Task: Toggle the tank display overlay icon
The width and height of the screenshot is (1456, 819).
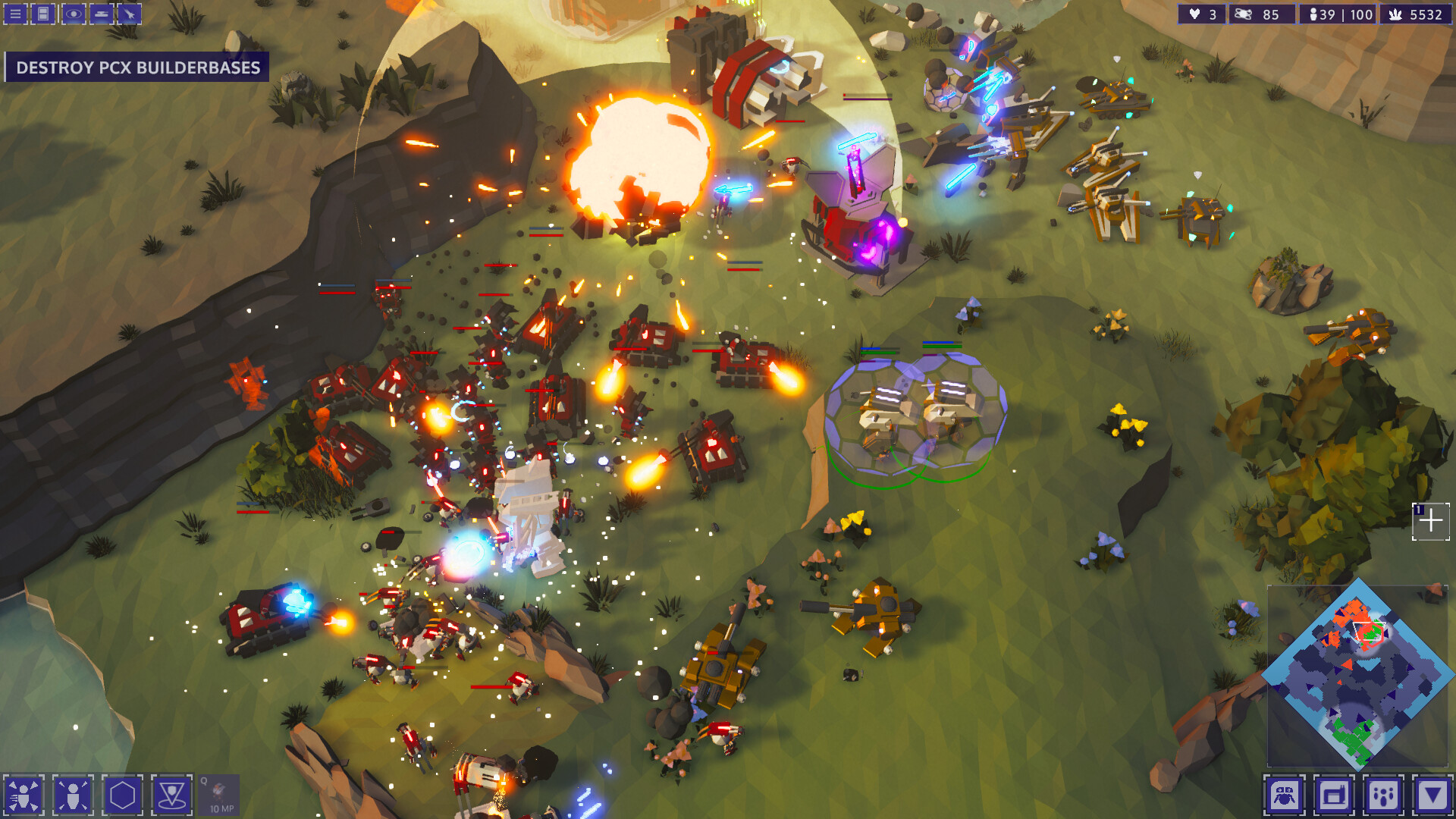Action: click(x=100, y=14)
